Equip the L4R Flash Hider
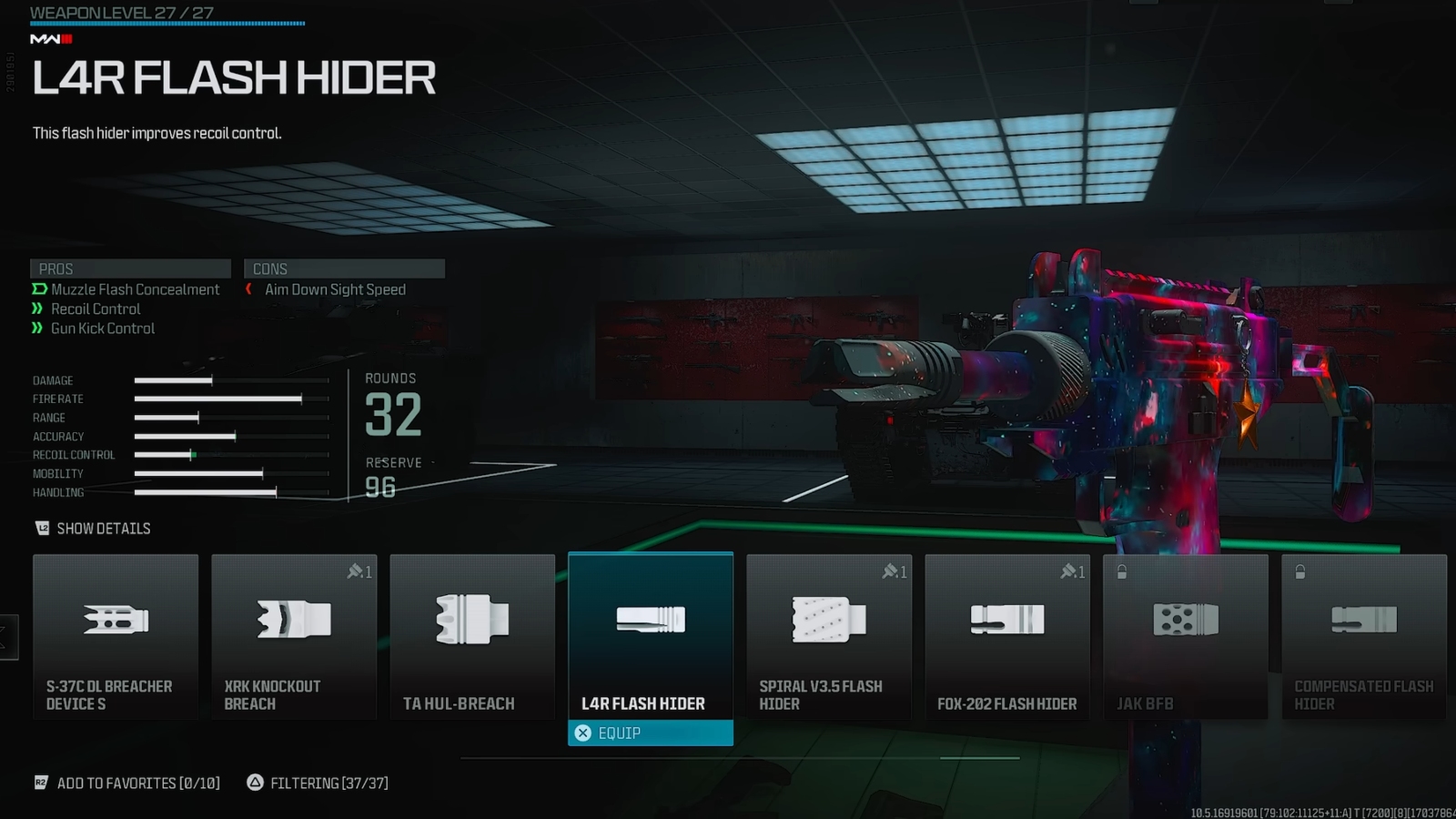Viewport: 1456px width, 819px height. tap(651, 733)
